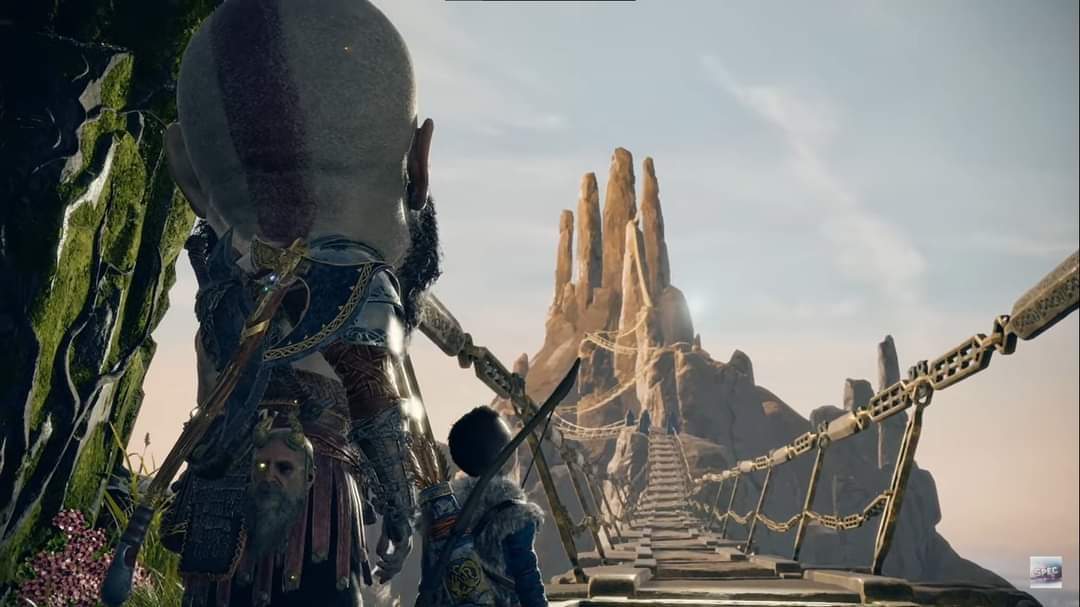
Task: Click the SPEC channel watermark logo
Action: tap(1045, 571)
